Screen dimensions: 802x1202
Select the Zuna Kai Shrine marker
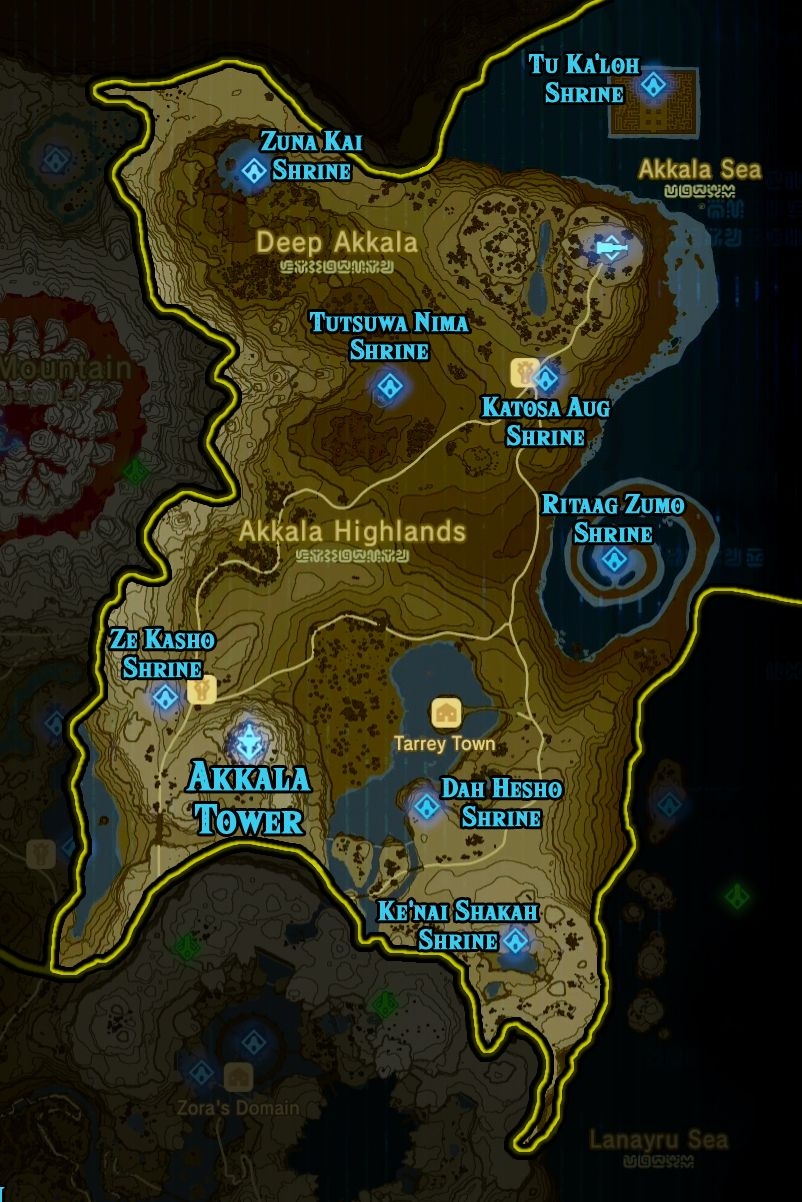pyautogui.click(x=251, y=170)
